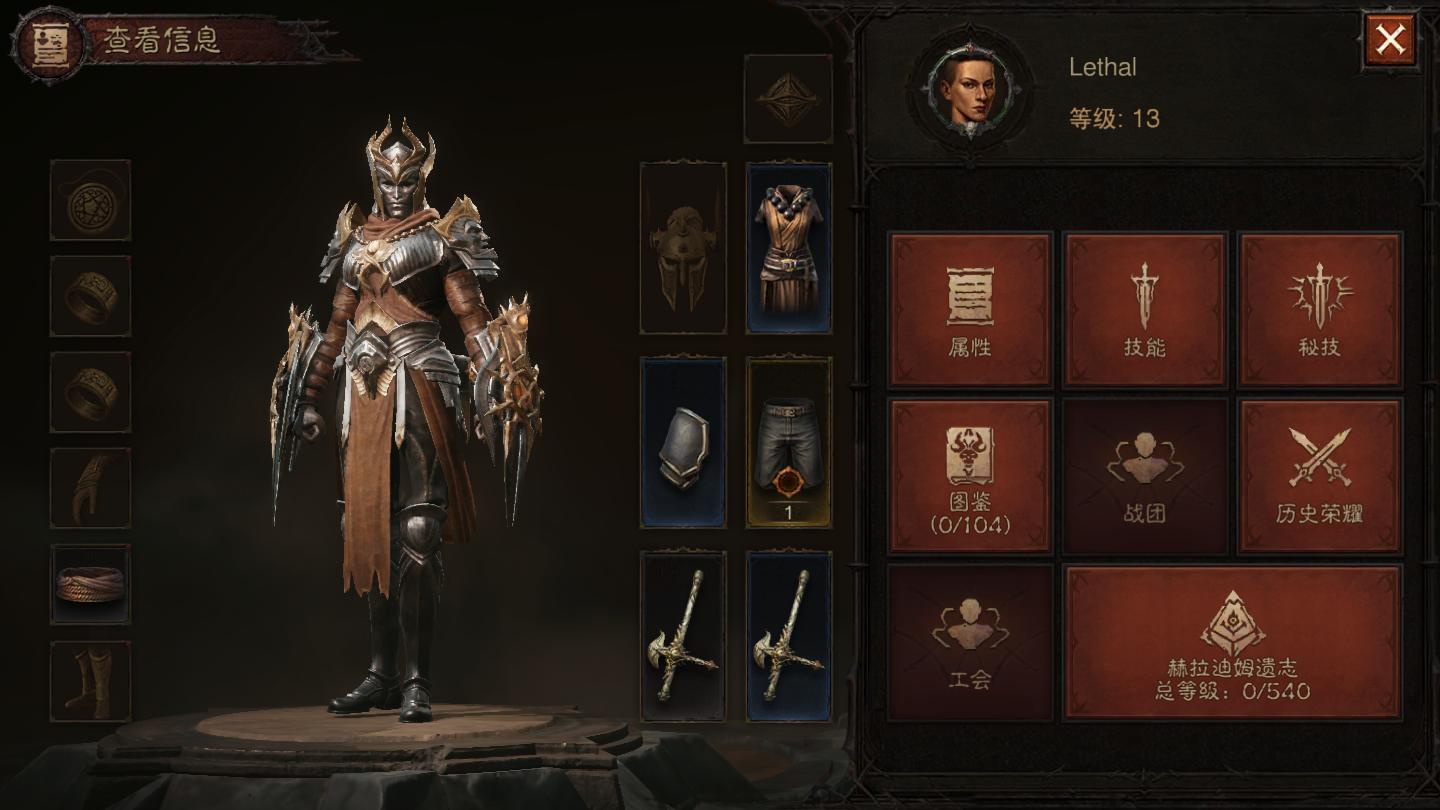Click Lethal's character portrait
This screenshot has height=810, width=1440.
coord(969,90)
